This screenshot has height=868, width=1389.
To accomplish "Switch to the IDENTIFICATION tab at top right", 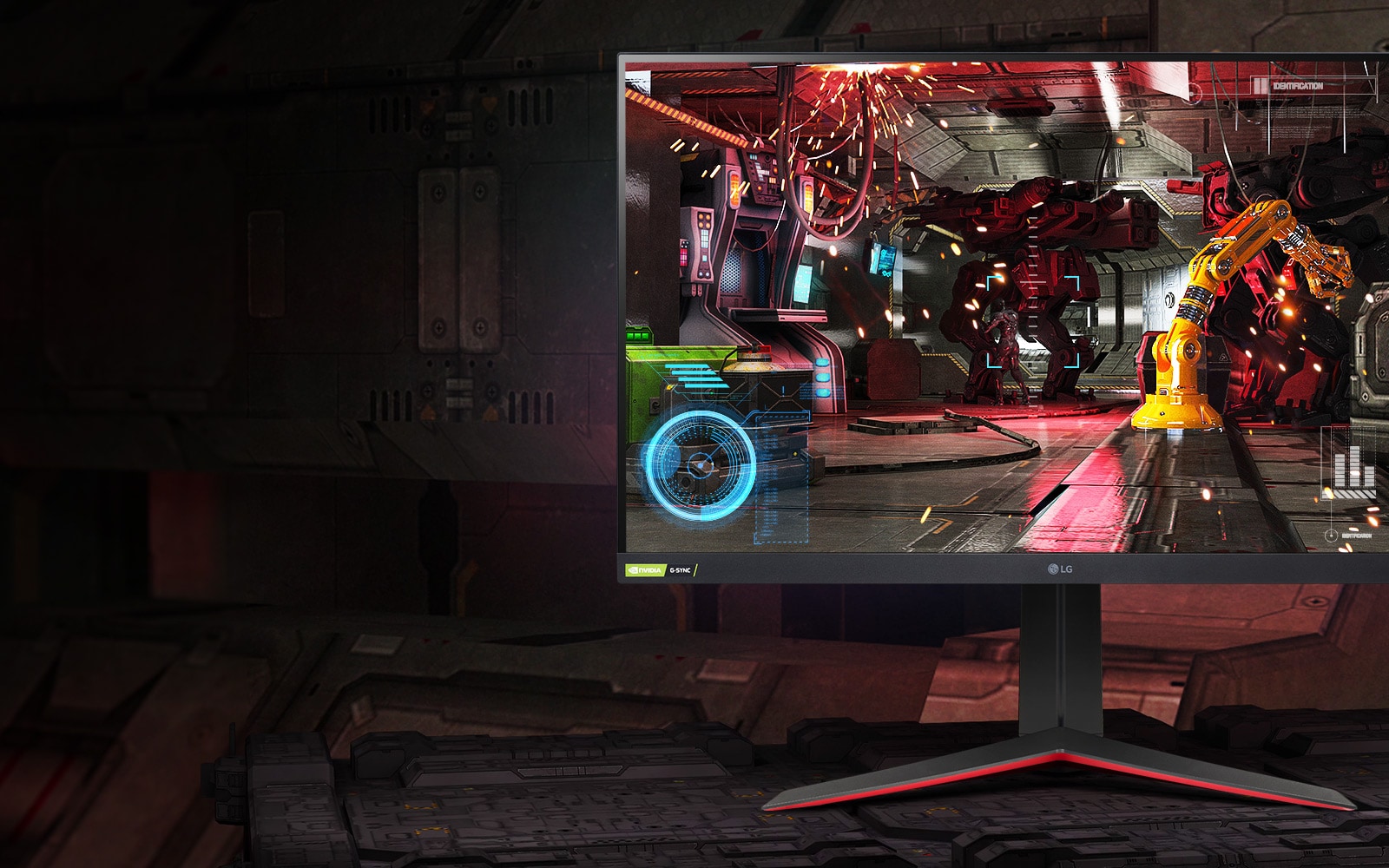I will 1298,86.
